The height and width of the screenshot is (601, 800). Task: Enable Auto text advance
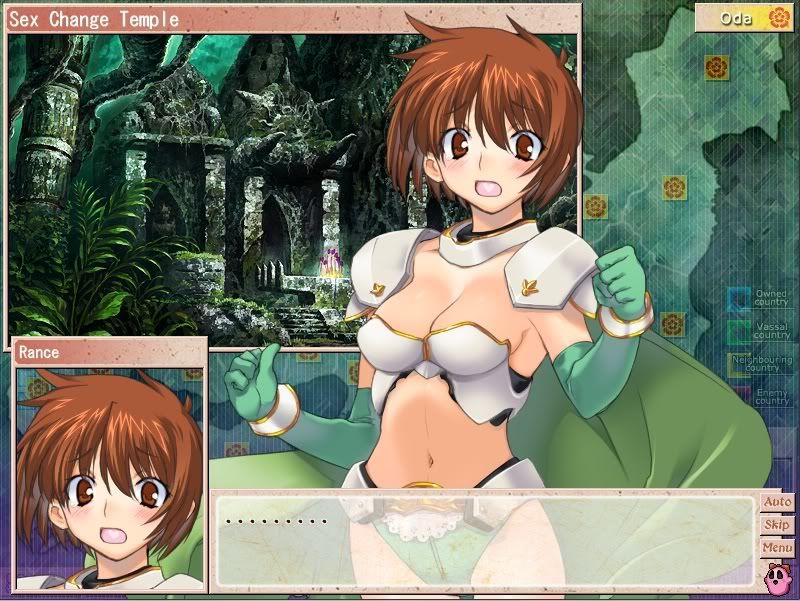[x=776, y=502]
